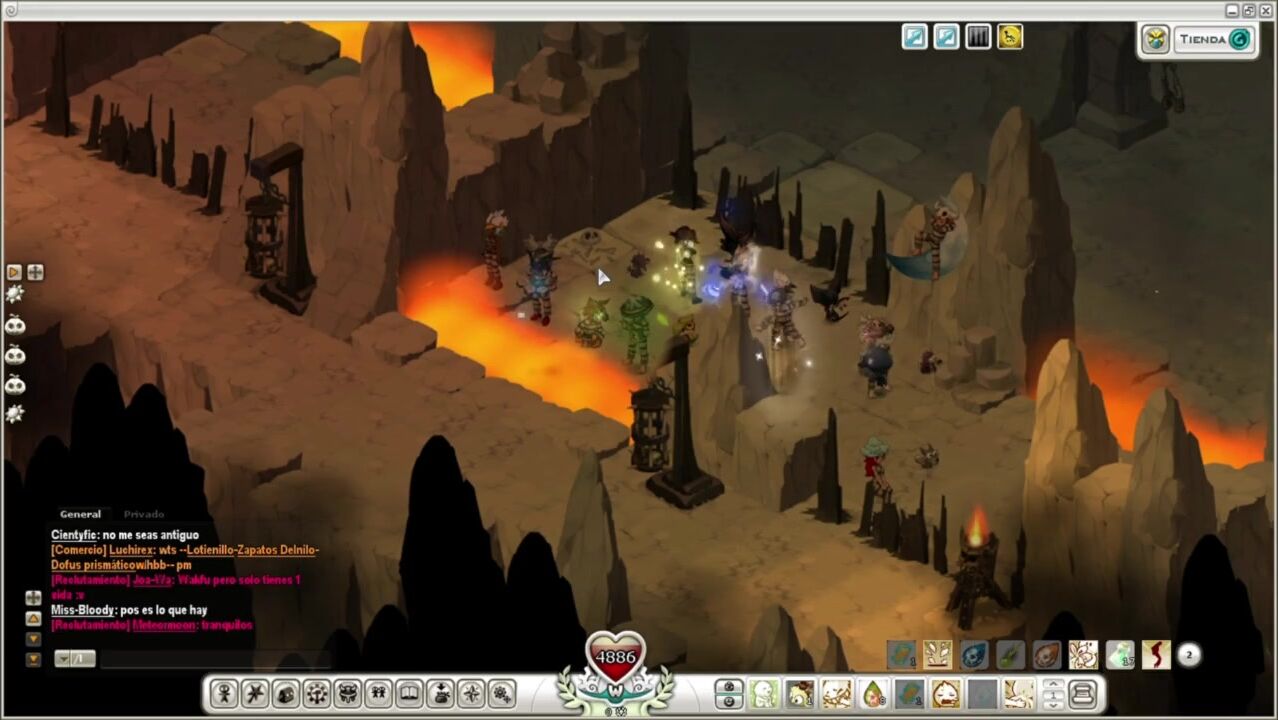The height and width of the screenshot is (720, 1278).
Task: Click the dark striped bars icon
Action: point(977,38)
